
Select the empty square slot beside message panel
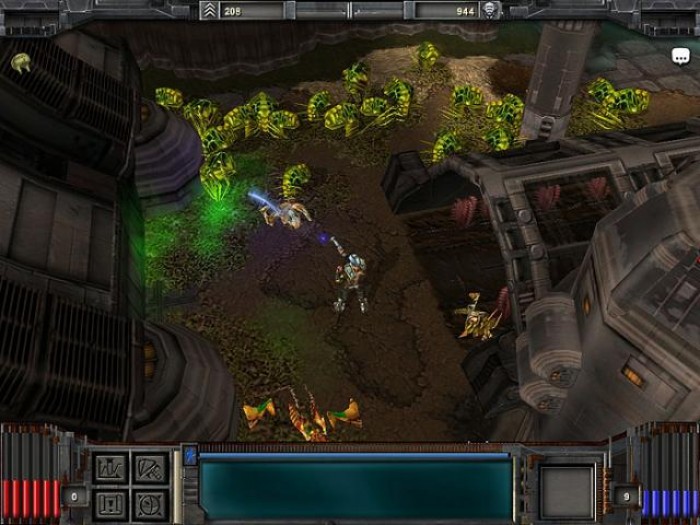(x=567, y=492)
